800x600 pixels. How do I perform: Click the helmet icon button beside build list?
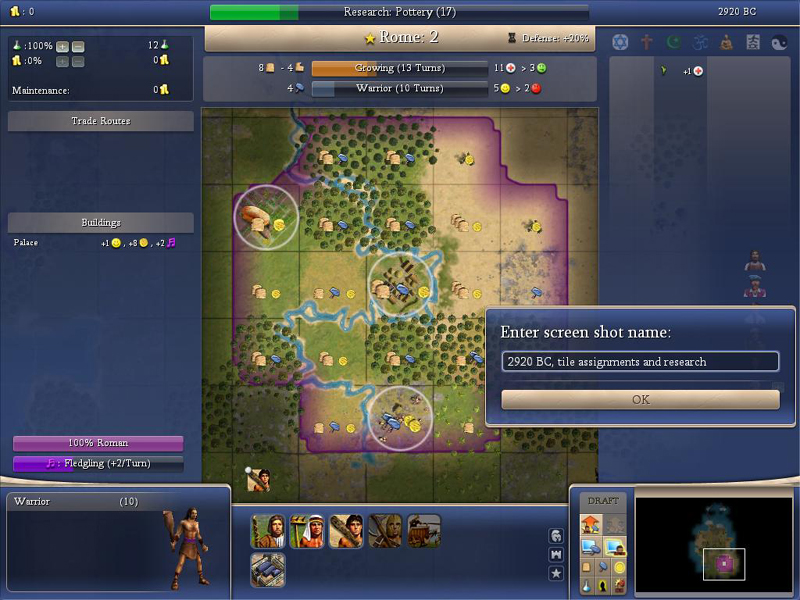tap(556, 536)
